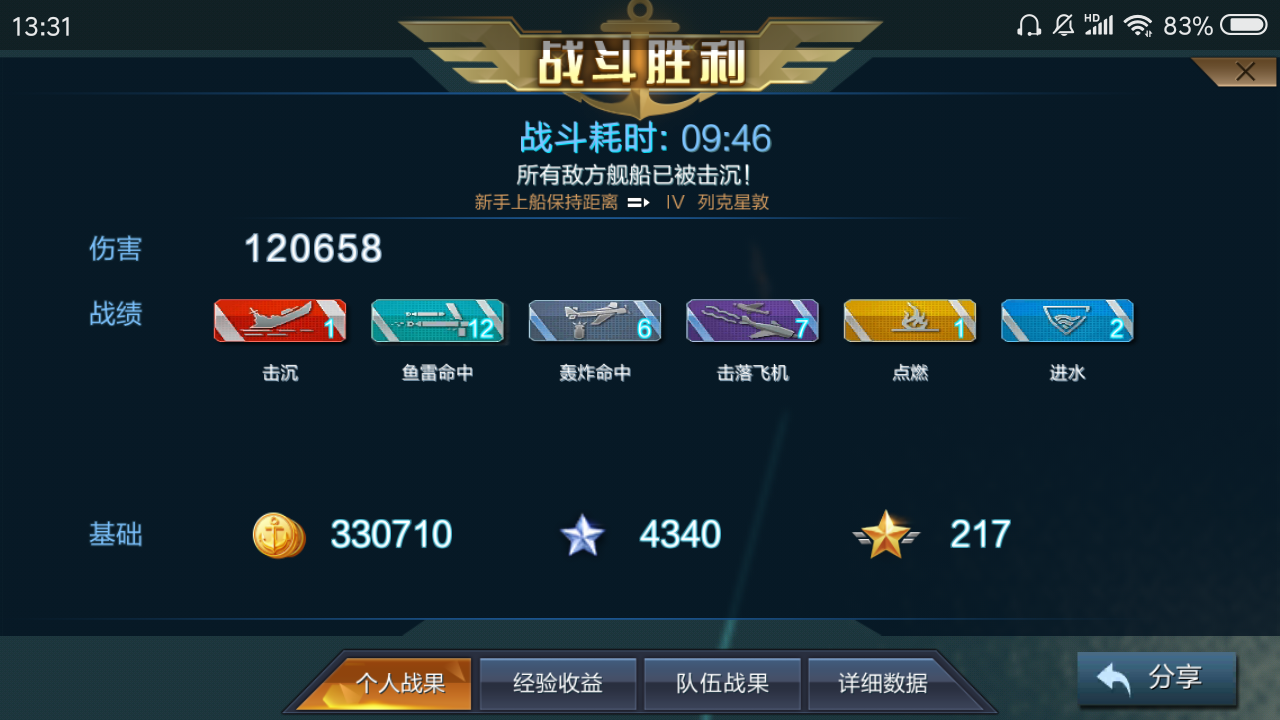The image size is (1280, 720).
Task: Click the 鱼雷命中 torpedo hits icon
Action: (x=437, y=320)
